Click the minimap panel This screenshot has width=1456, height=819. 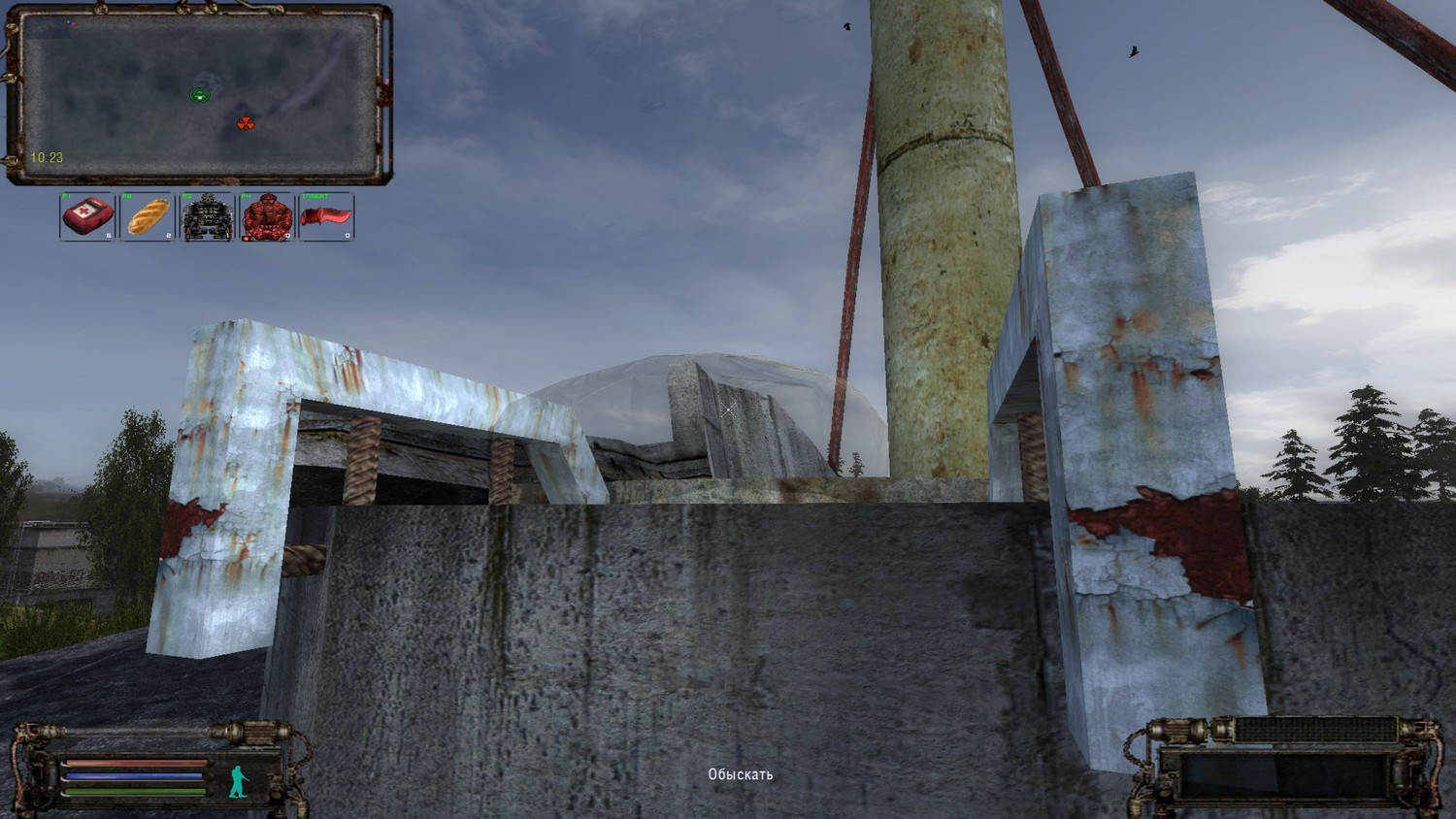199,95
